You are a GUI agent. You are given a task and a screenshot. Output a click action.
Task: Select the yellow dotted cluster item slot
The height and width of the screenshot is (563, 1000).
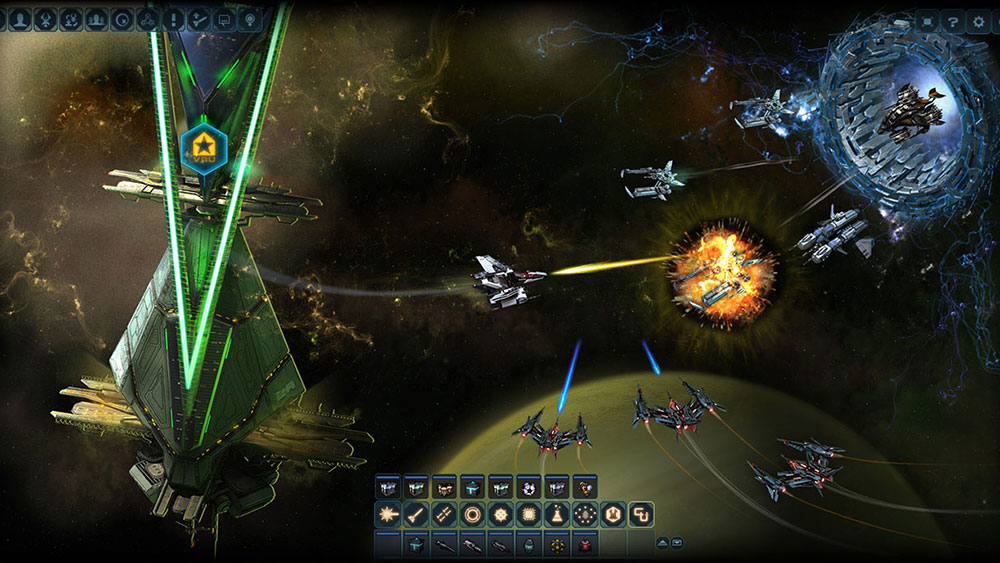pos(557,545)
